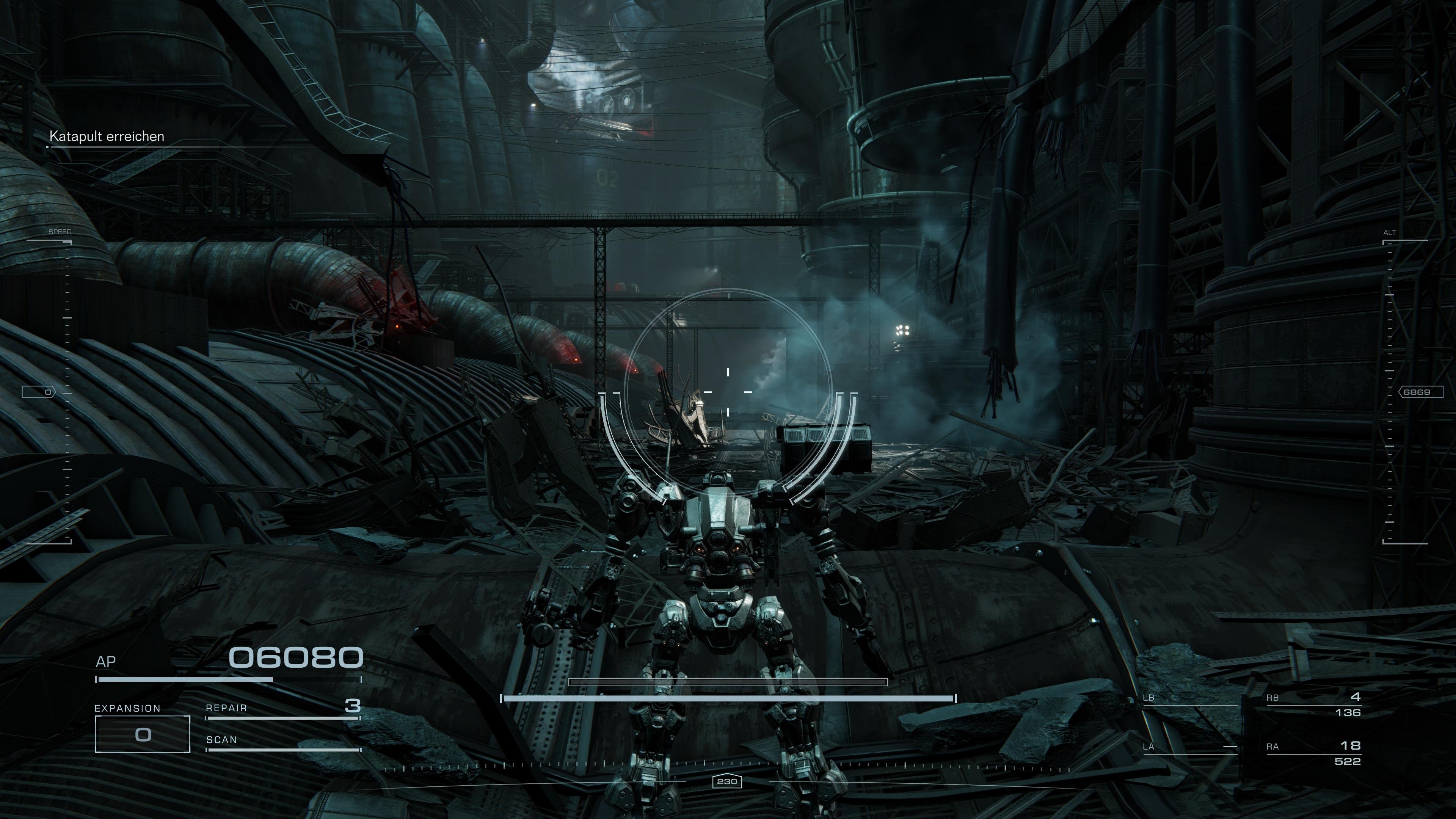Select the Katapult erreichen objective text
Image resolution: width=1456 pixels, height=819 pixels.
point(107,136)
